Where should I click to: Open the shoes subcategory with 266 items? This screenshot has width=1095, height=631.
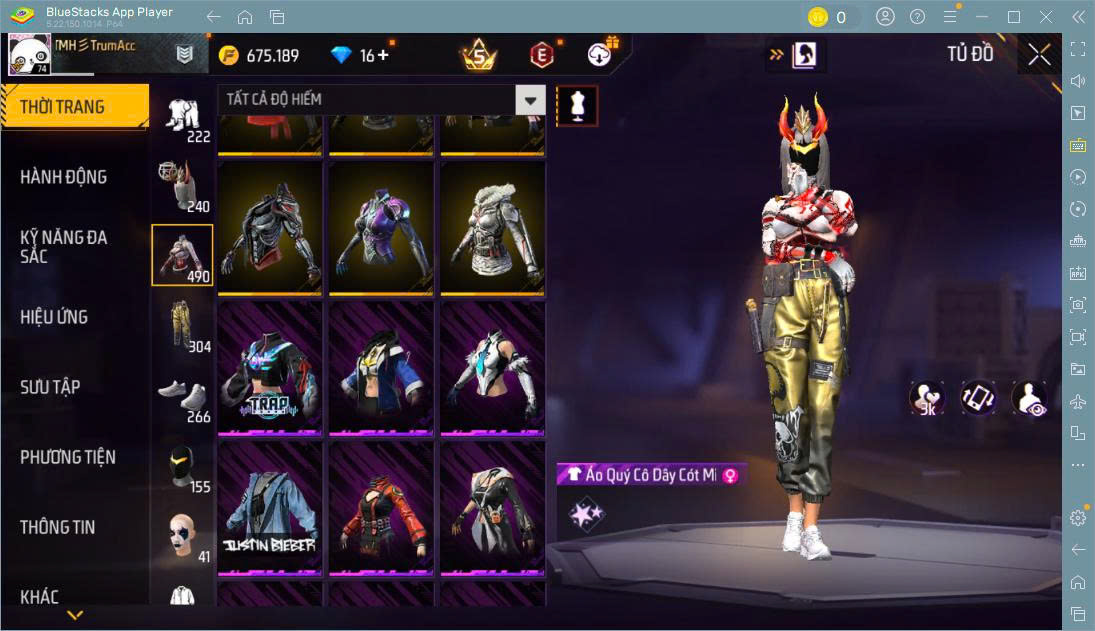[x=182, y=396]
